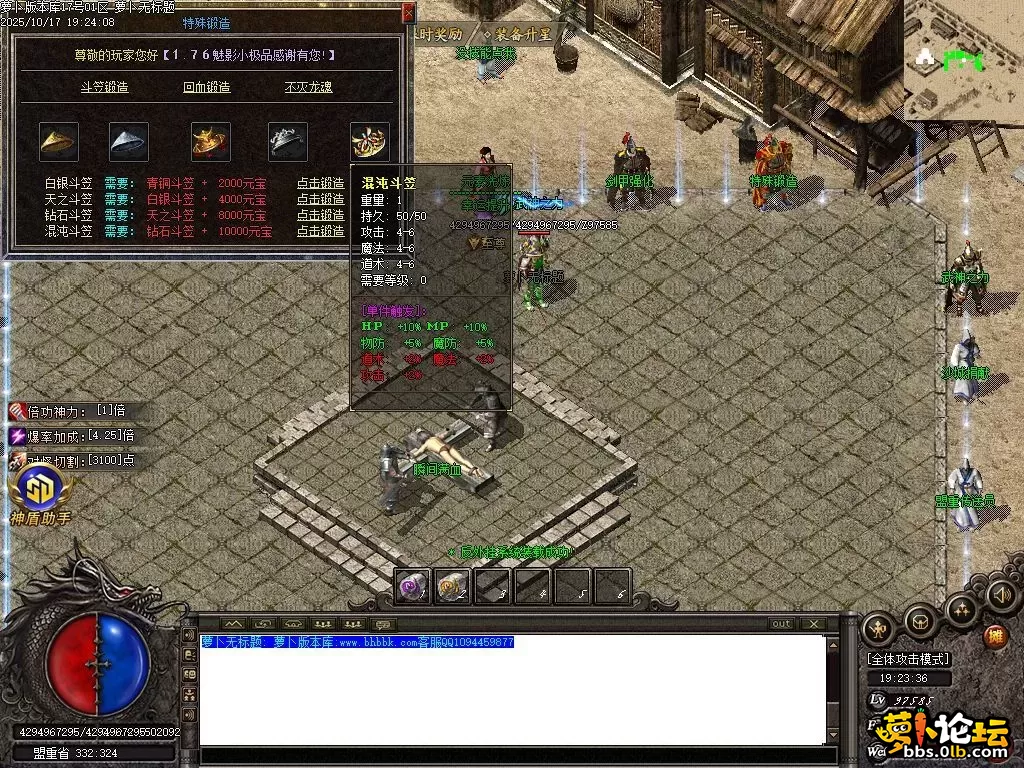
Task: Open the 不灭龙魂 link
Action: (309, 87)
